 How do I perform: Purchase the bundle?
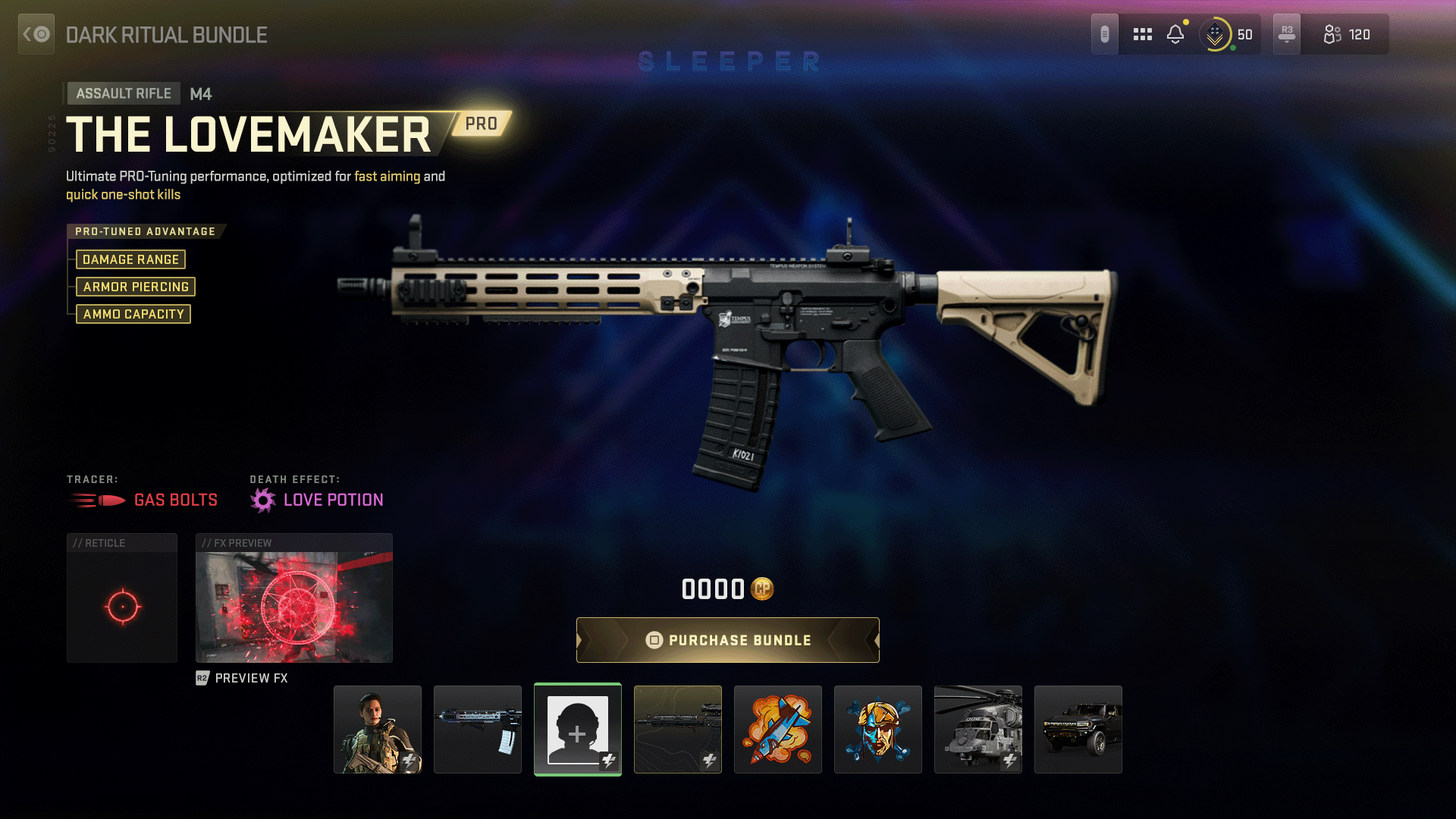pyautogui.click(x=728, y=640)
